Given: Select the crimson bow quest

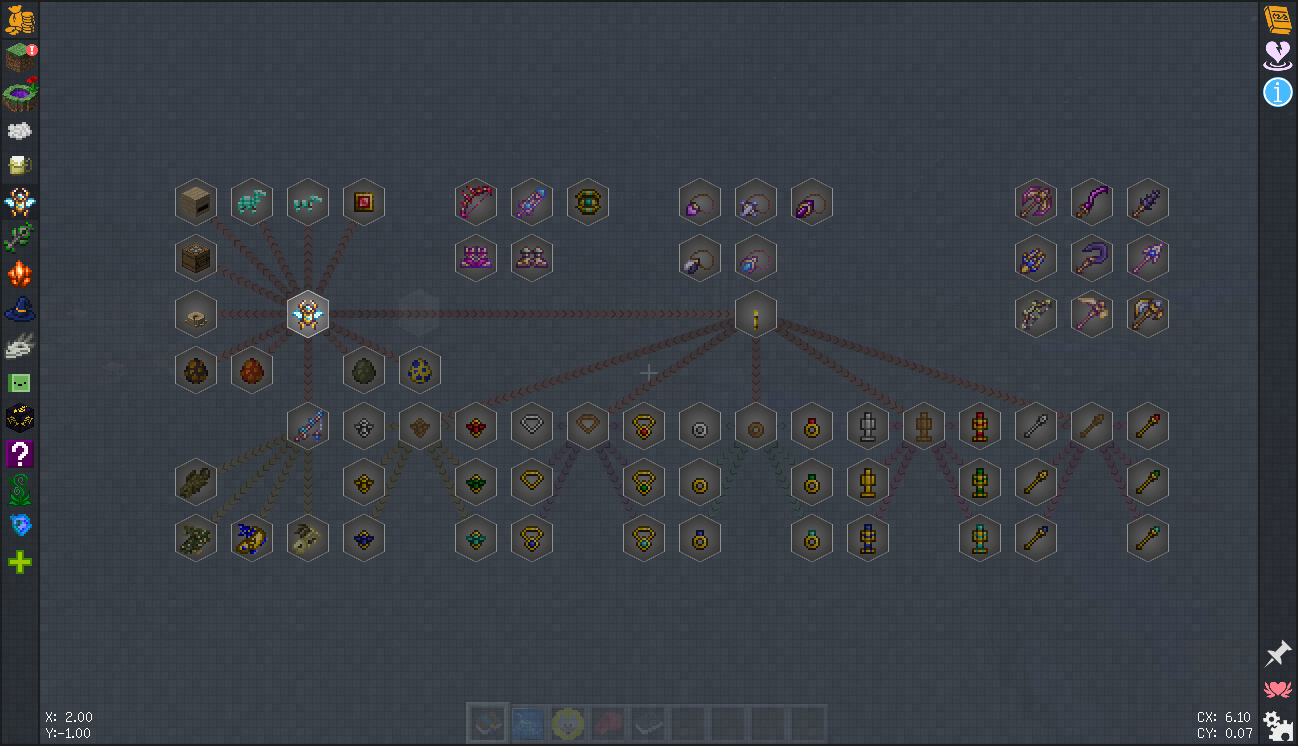Looking at the screenshot, I should coord(476,202).
